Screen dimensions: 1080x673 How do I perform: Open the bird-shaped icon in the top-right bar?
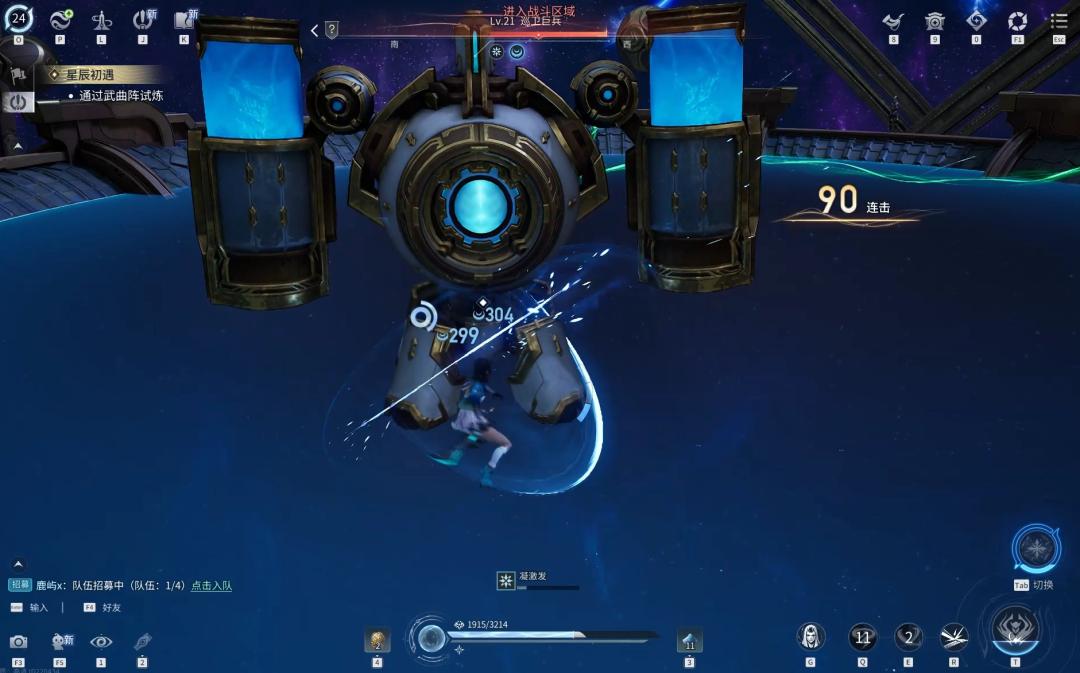point(893,21)
